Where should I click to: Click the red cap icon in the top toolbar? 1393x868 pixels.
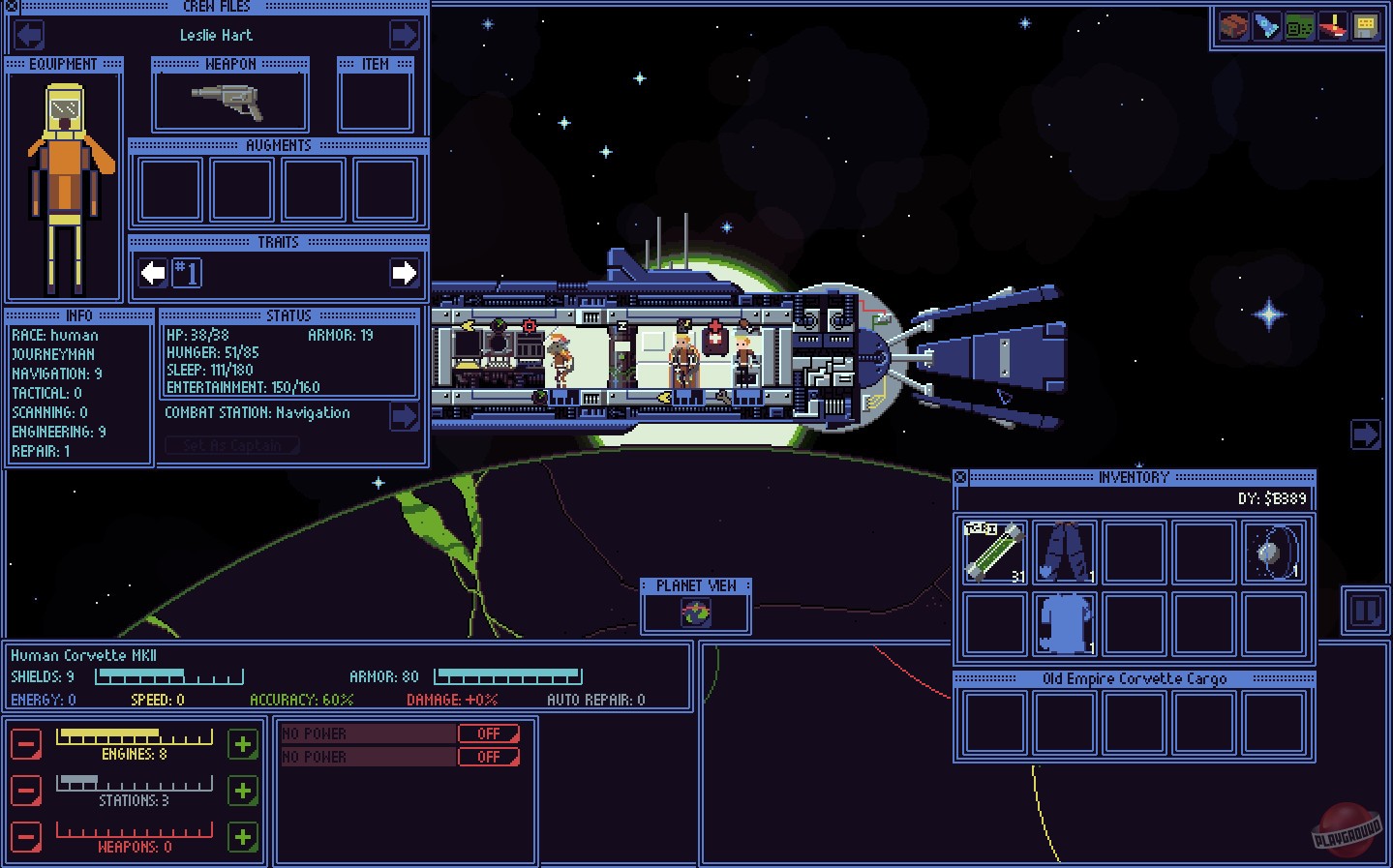click(x=1332, y=26)
